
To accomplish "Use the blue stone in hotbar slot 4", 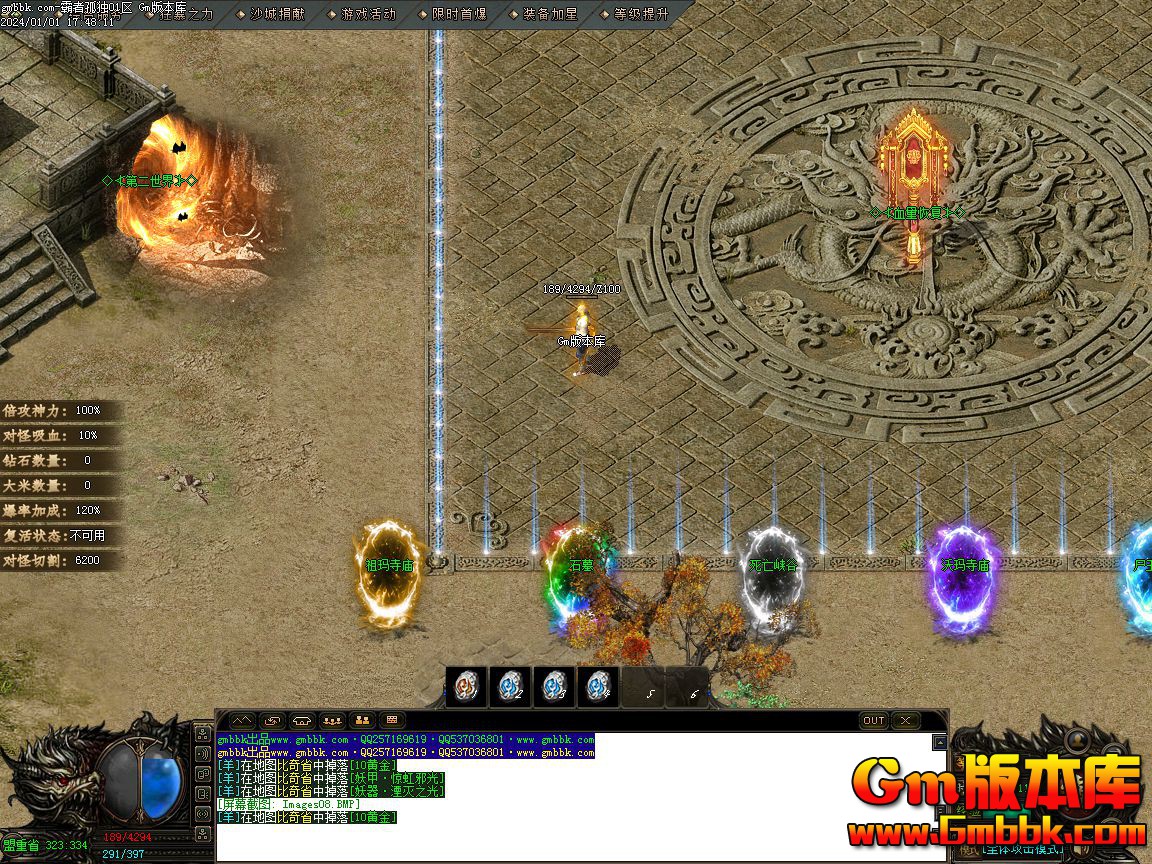I will pos(598,687).
